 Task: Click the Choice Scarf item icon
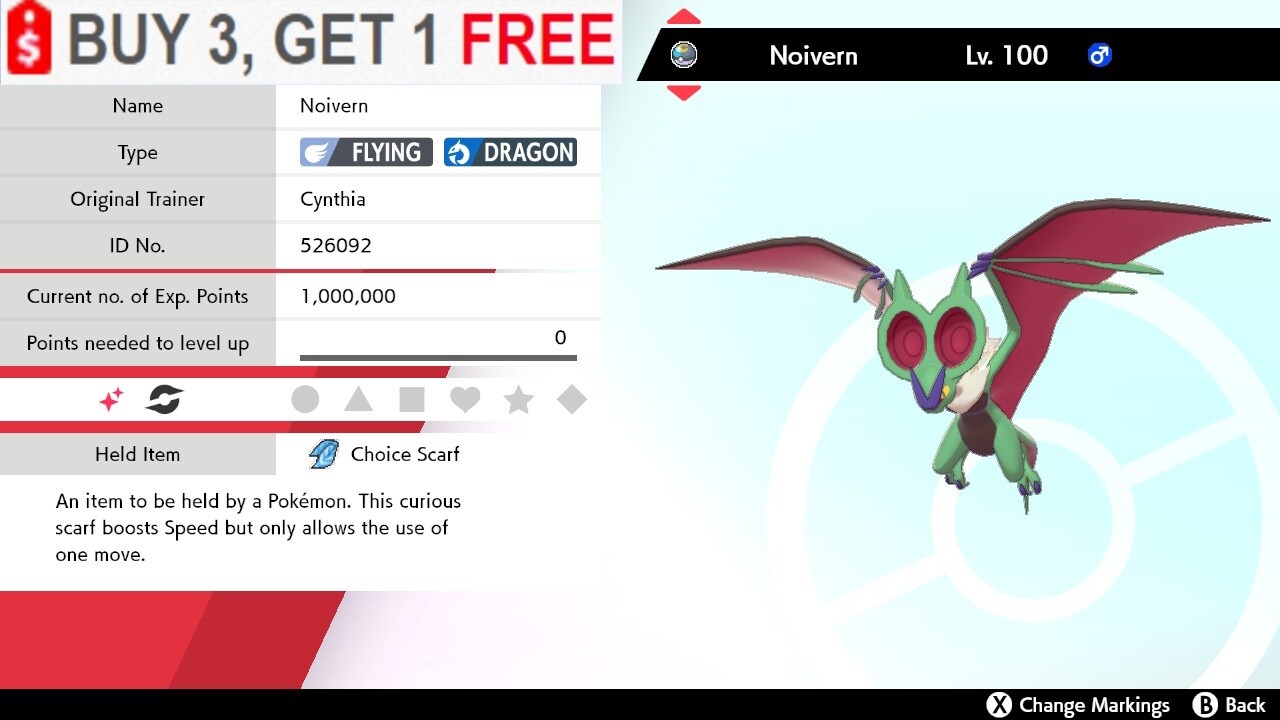322,454
